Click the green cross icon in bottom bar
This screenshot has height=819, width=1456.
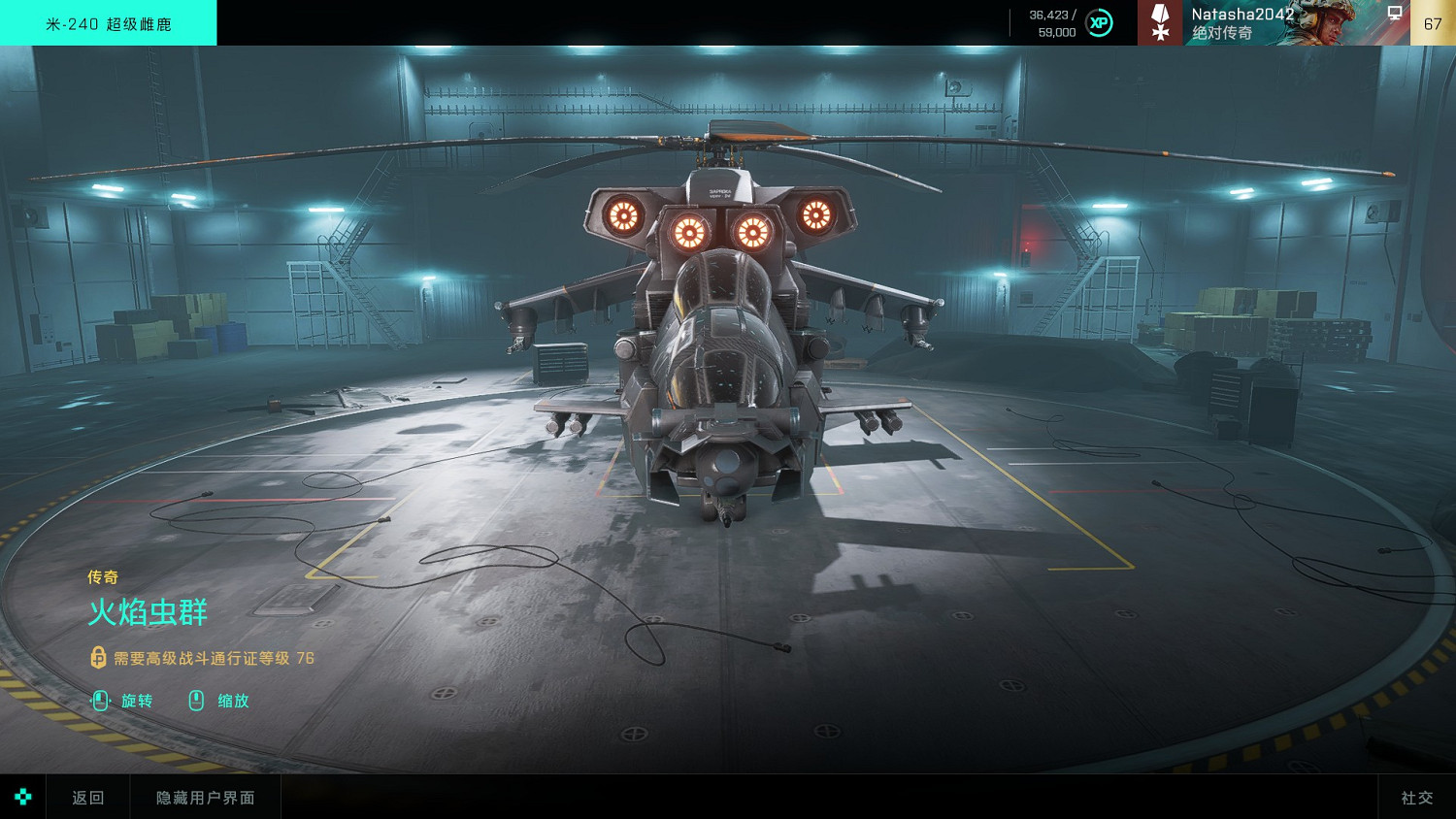pos(23,798)
